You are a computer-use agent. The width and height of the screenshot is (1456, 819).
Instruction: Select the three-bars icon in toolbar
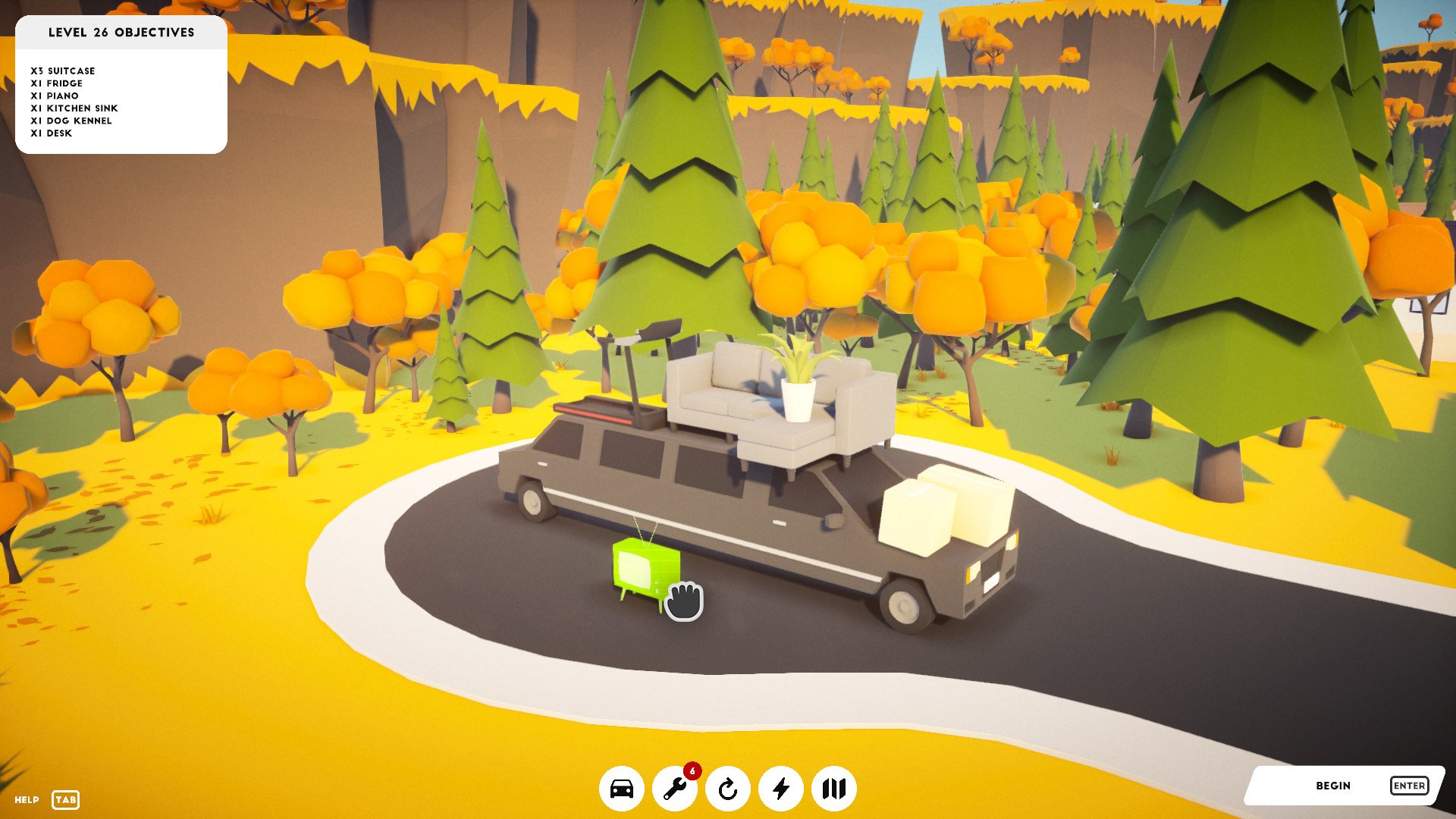click(x=833, y=789)
